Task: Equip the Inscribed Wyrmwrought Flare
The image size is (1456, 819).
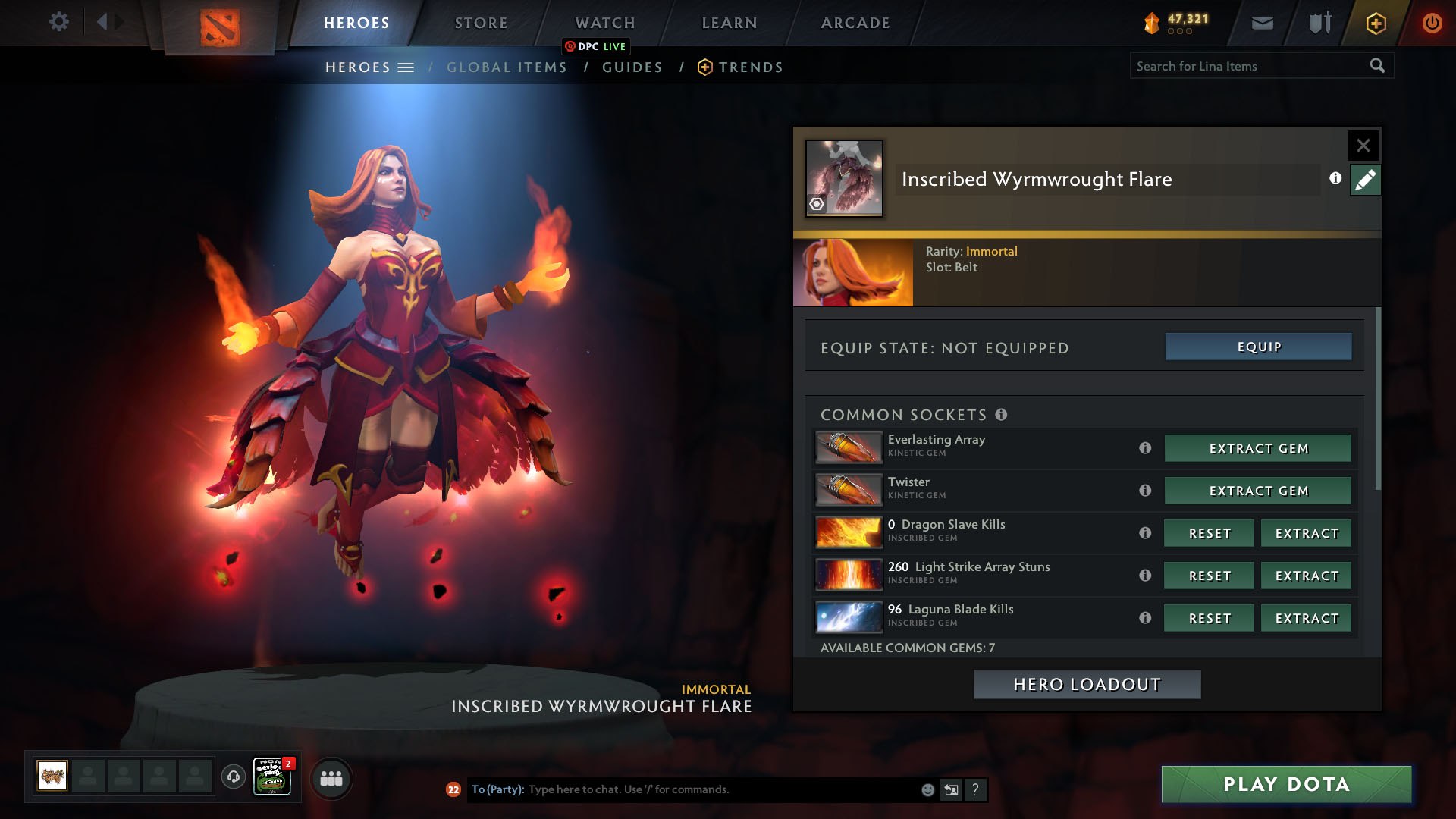Action: [x=1258, y=347]
